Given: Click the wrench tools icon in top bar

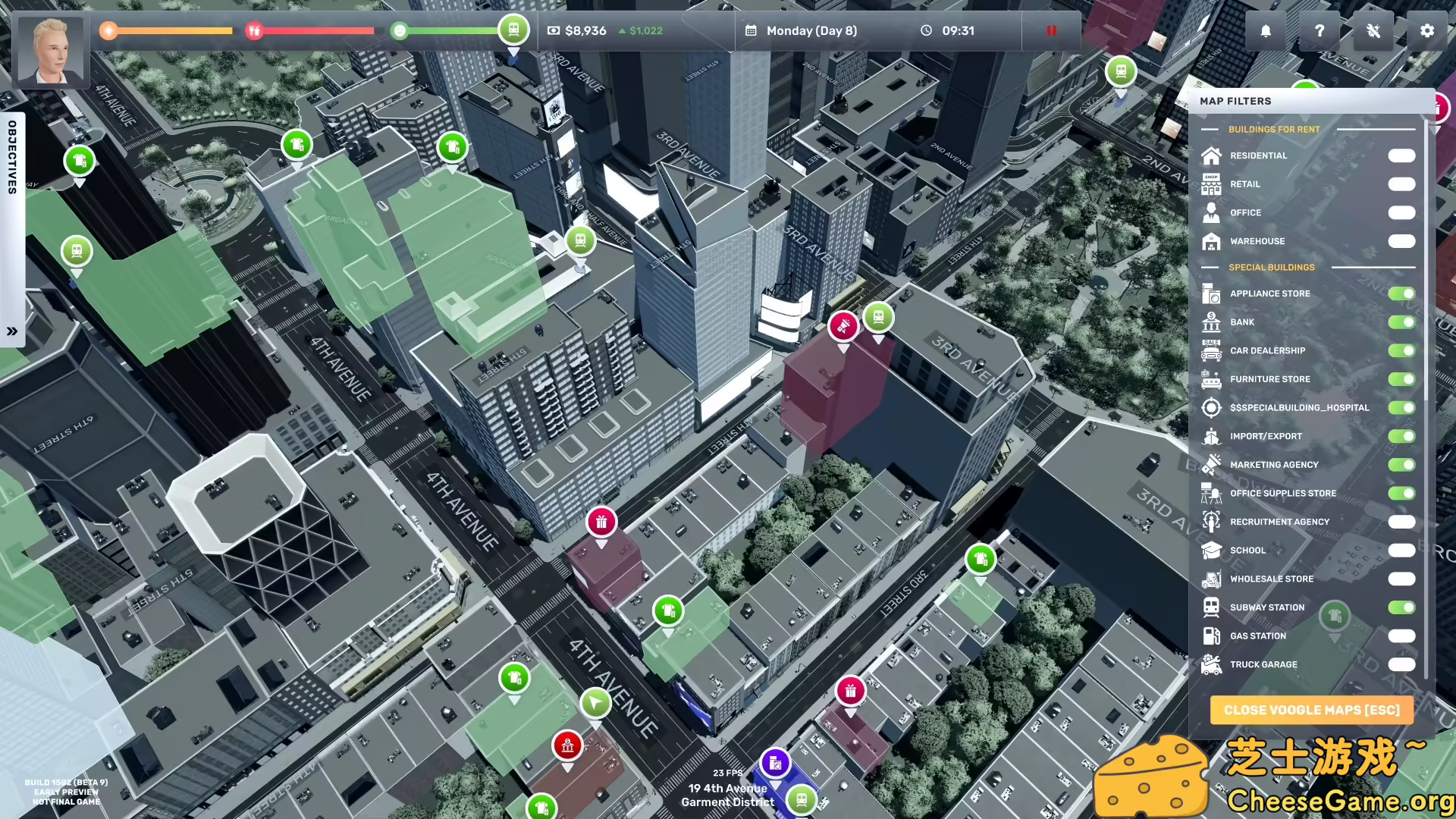Looking at the screenshot, I should tap(1373, 31).
